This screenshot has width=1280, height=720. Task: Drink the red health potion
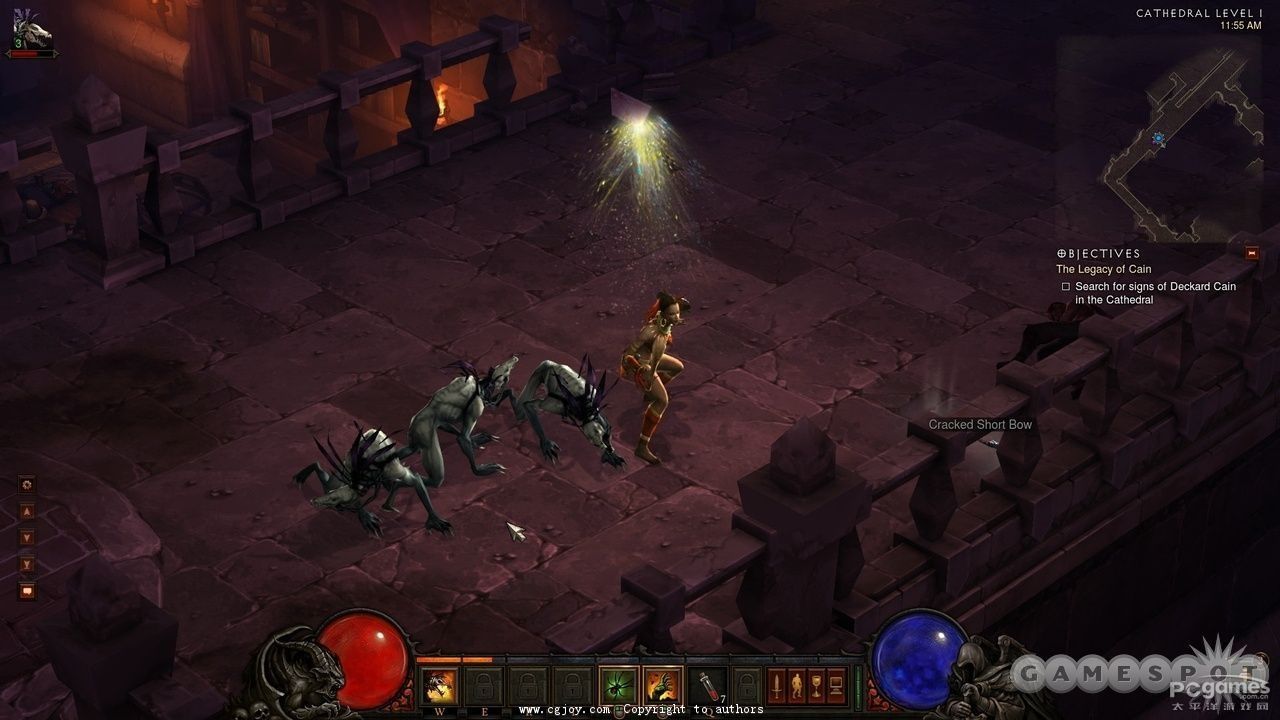[x=707, y=686]
